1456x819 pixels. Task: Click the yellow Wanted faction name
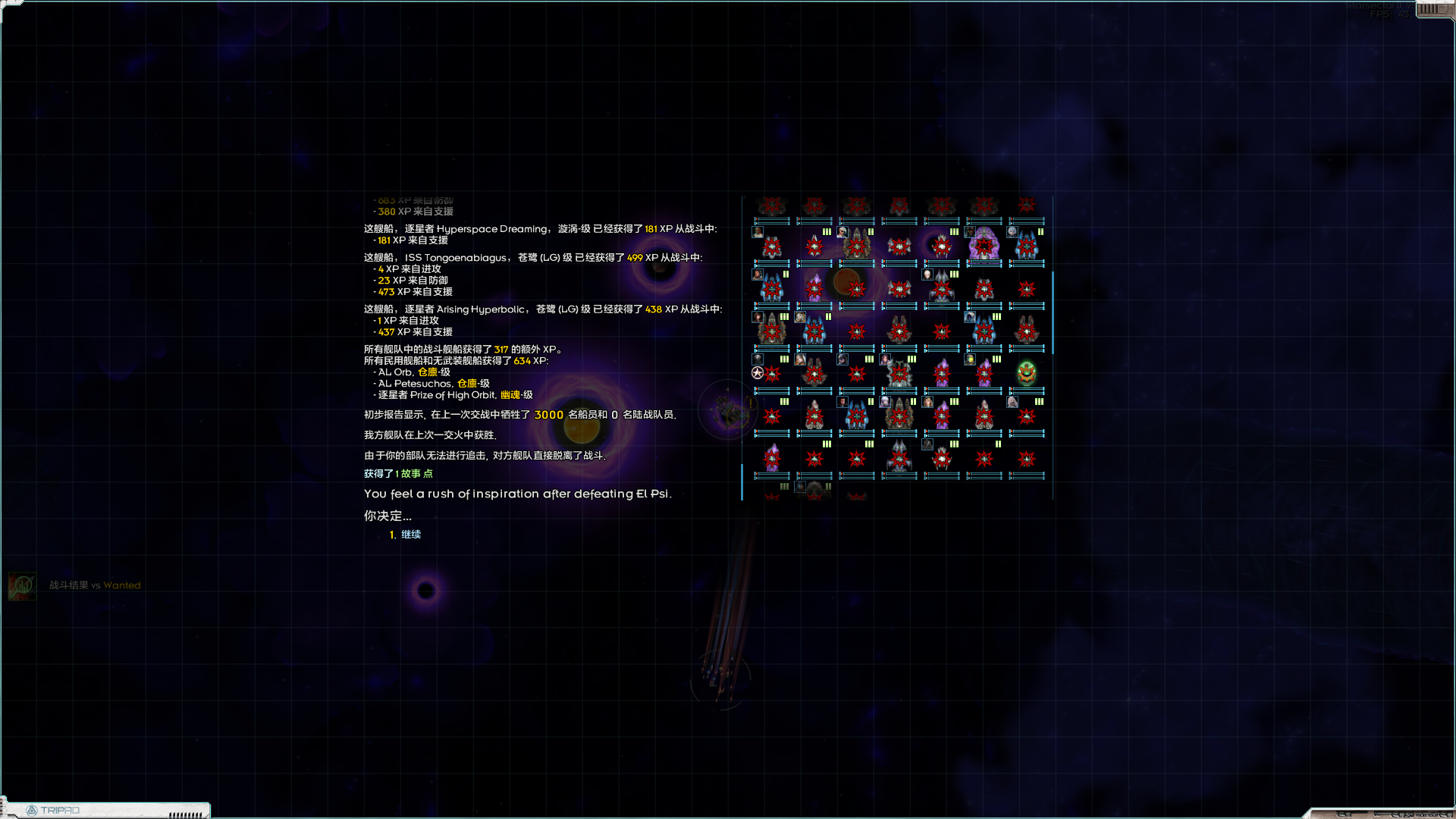point(121,585)
